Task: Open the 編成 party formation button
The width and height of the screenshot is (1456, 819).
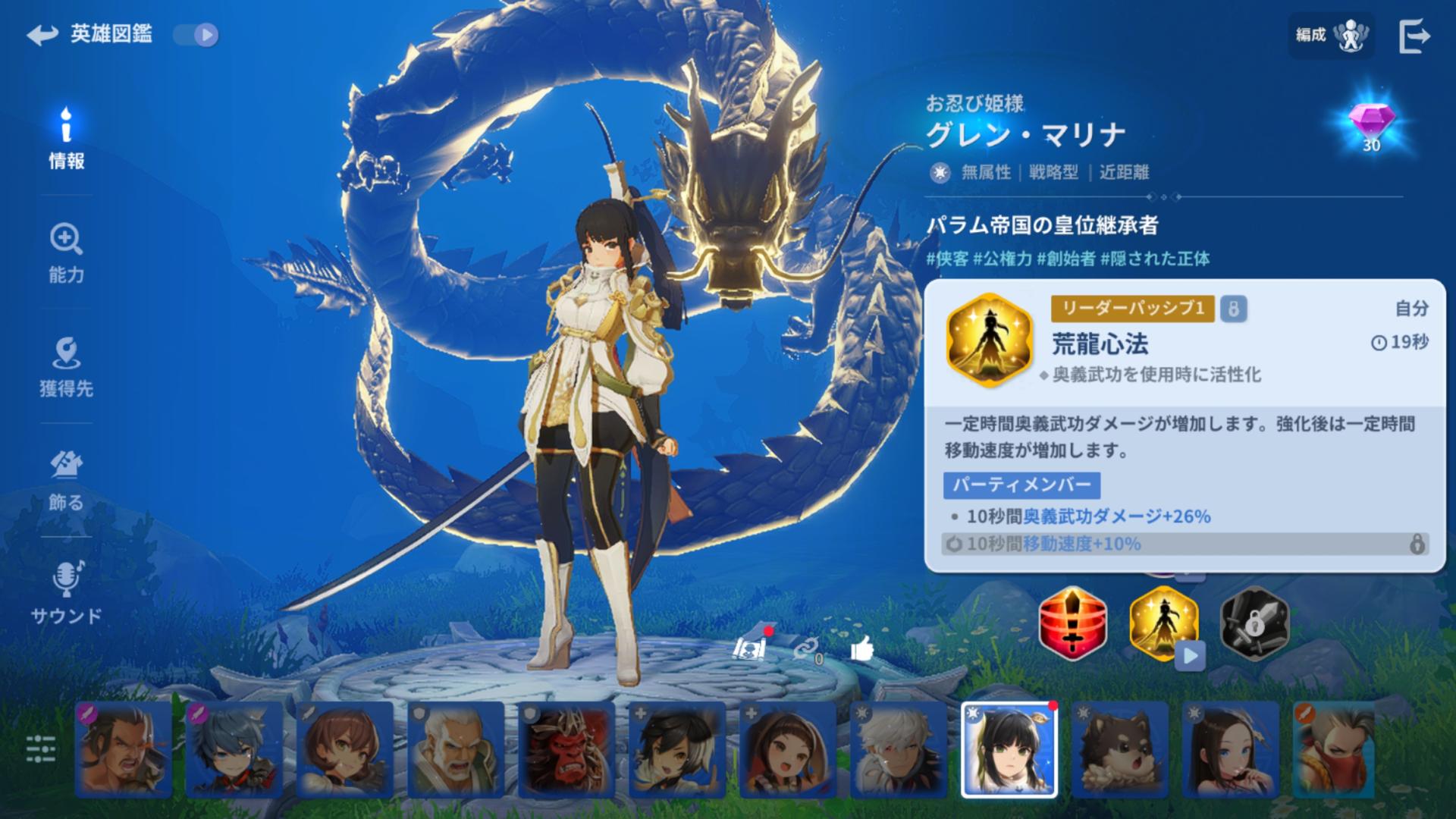Action: click(1330, 35)
